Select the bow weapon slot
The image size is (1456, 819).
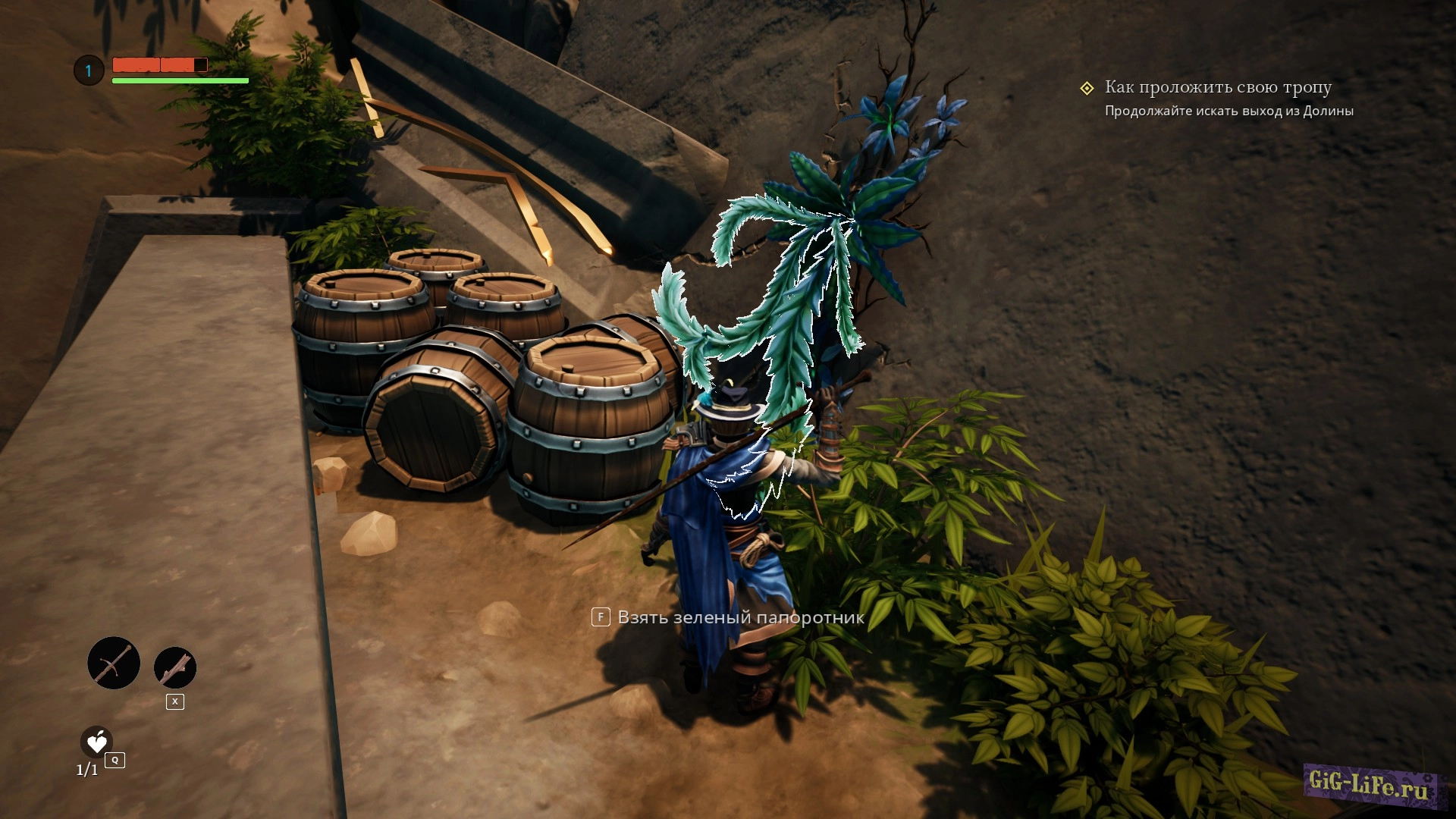pos(114,663)
